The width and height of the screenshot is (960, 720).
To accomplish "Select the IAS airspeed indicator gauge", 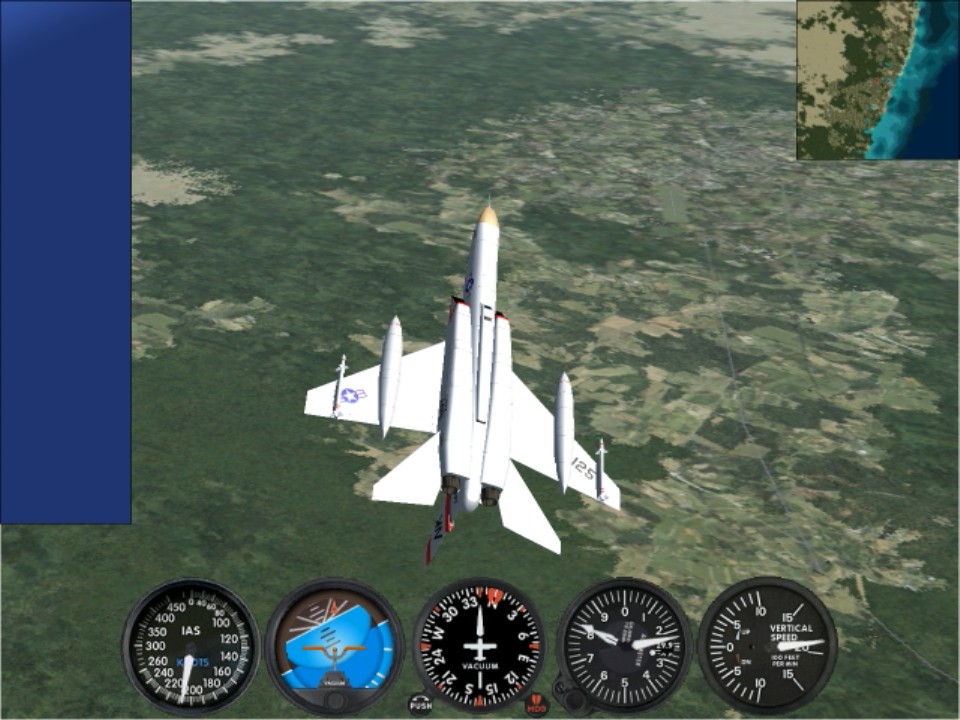I will (x=191, y=645).
